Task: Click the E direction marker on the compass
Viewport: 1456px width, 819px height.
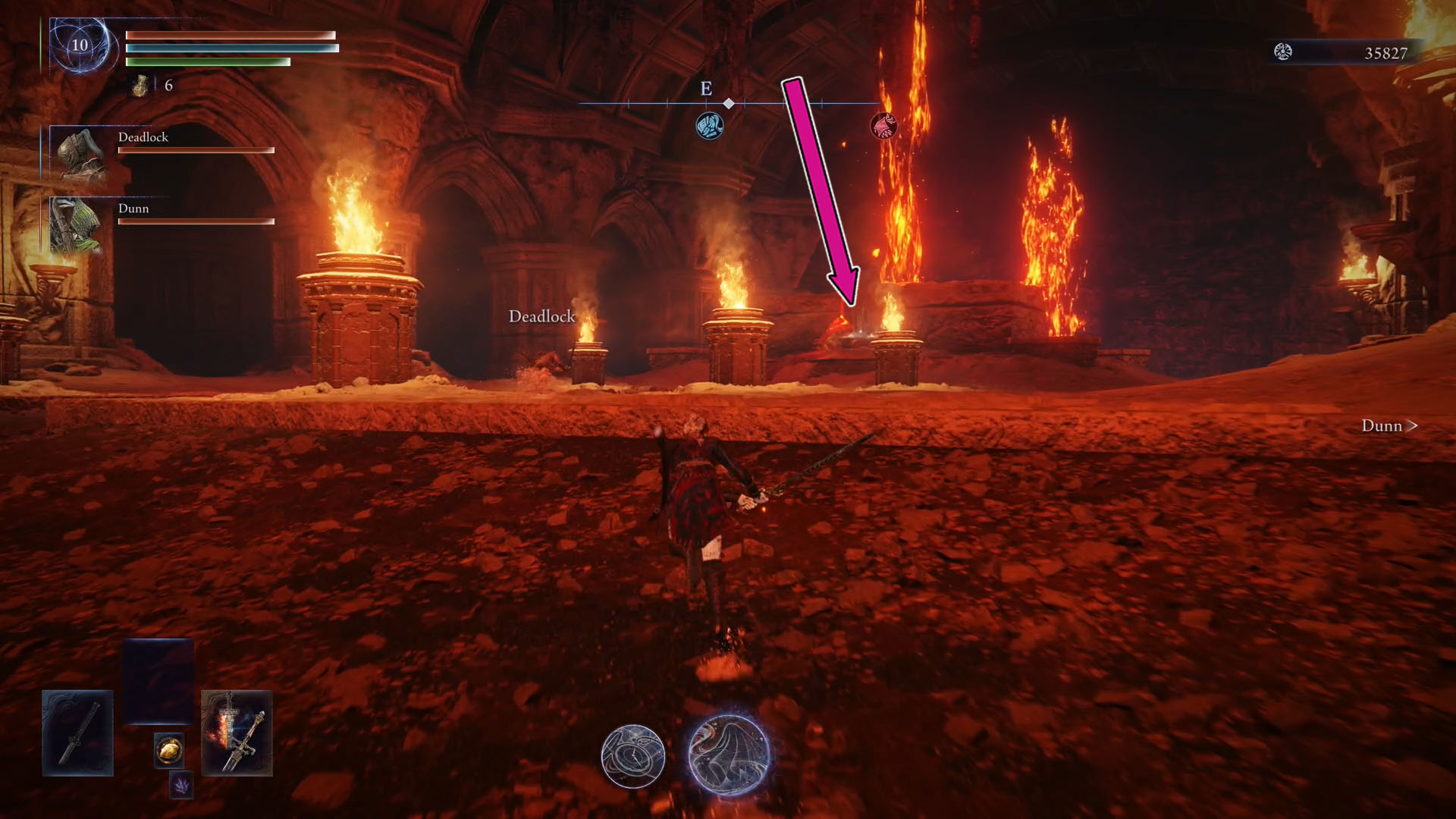Action: 707,89
